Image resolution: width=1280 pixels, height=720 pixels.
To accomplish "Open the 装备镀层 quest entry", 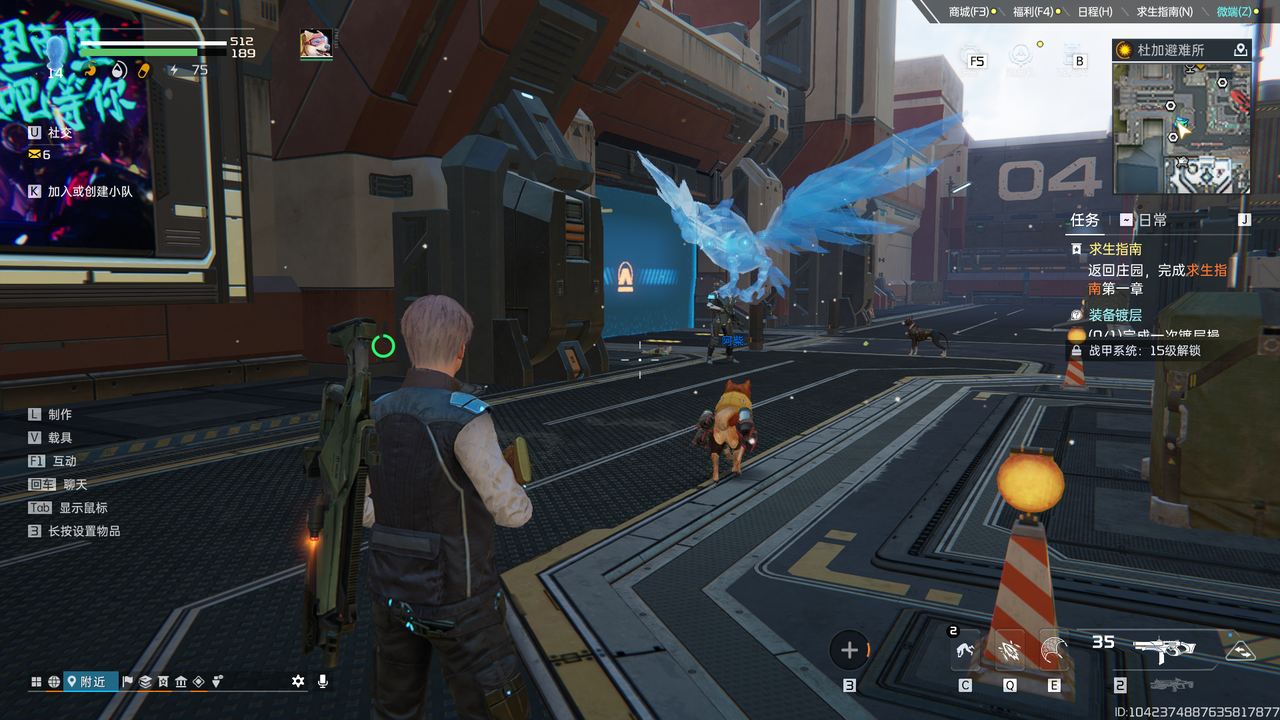I will pyautogui.click(x=1115, y=315).
